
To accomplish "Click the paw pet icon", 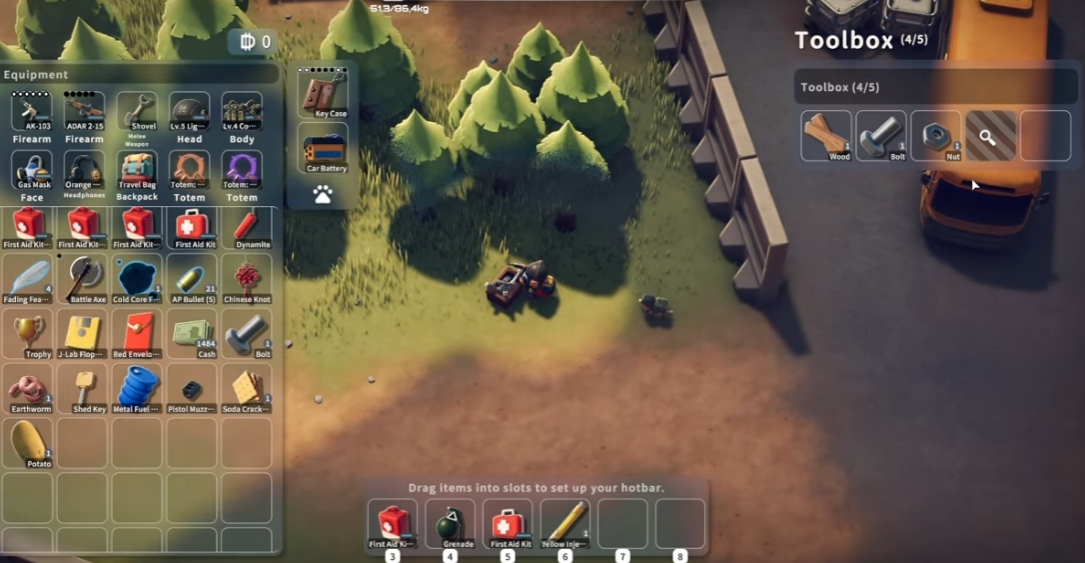I will coord(322,195).
